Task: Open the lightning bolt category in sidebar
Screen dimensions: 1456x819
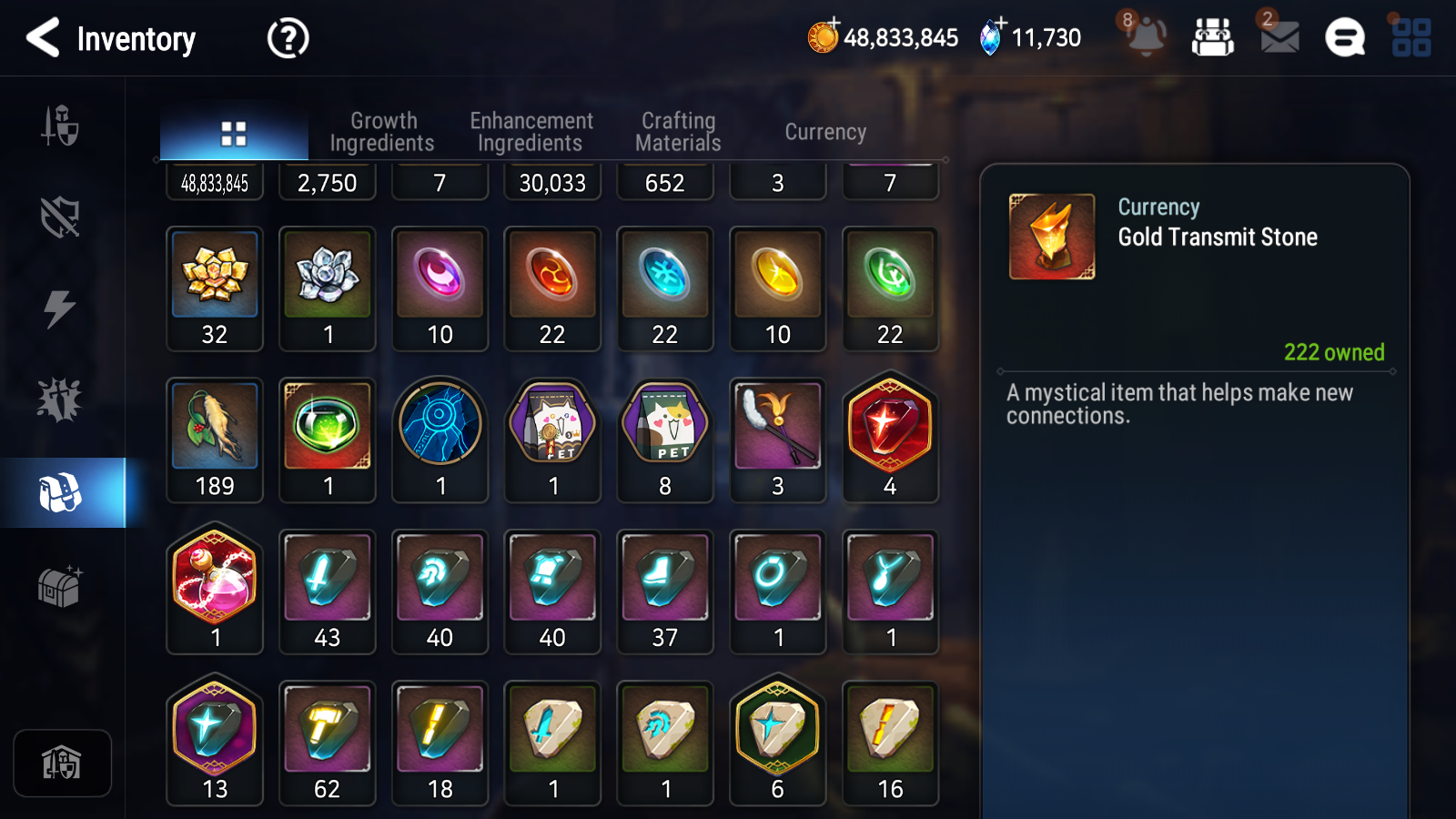Action: pyautogui.click(x=60, y=308)
